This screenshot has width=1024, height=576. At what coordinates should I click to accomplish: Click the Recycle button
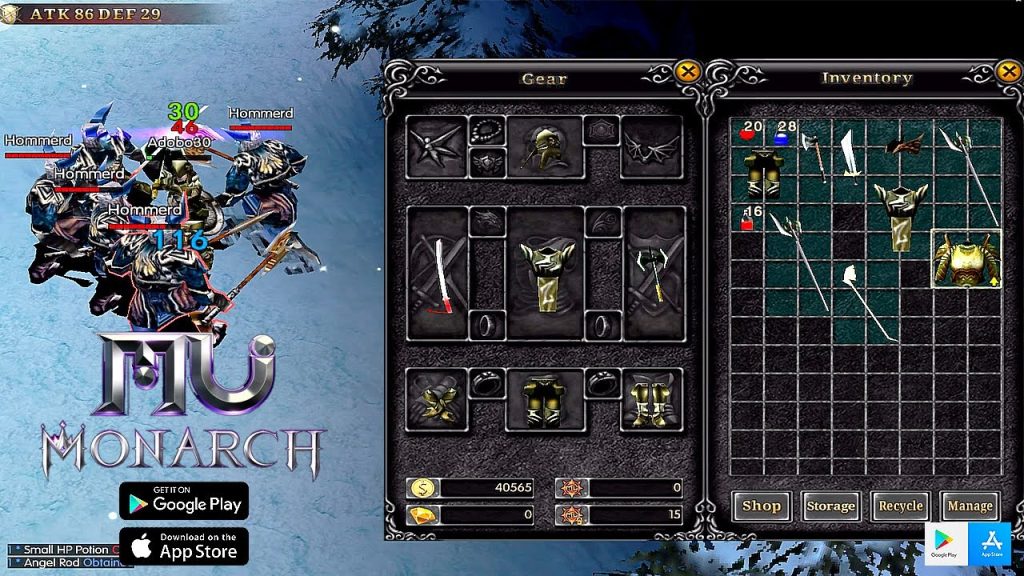point(900,506)
